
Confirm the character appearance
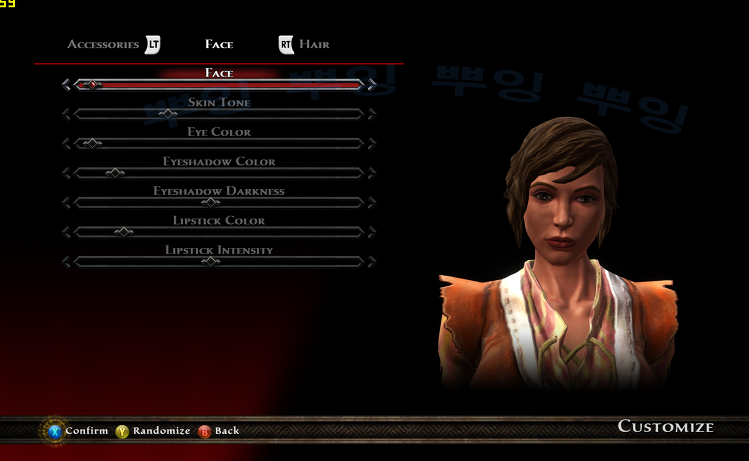[77, 431]
